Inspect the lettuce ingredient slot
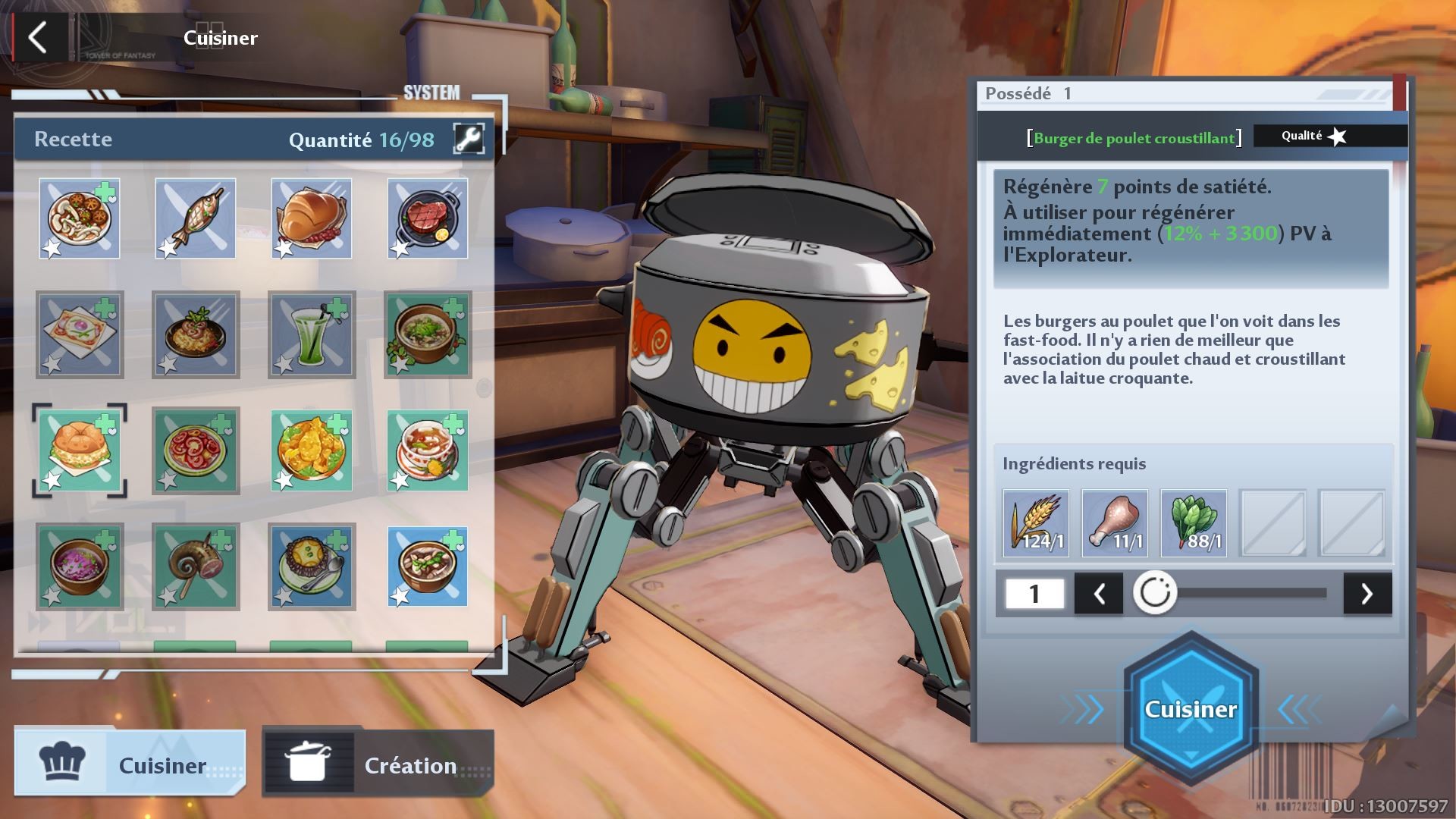This screenshot has height=819, width=1456. (1194, 523)
